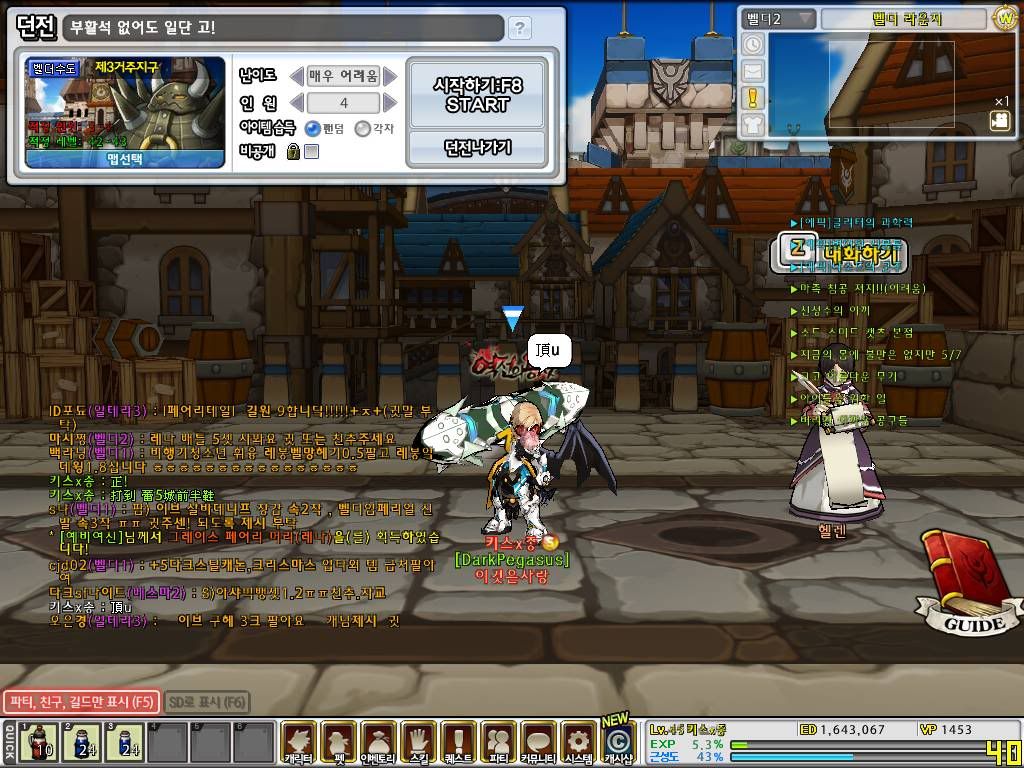Select random (랜덤) item loot option
Viewport: 1024px width, 768px height.
click(313, 128)
